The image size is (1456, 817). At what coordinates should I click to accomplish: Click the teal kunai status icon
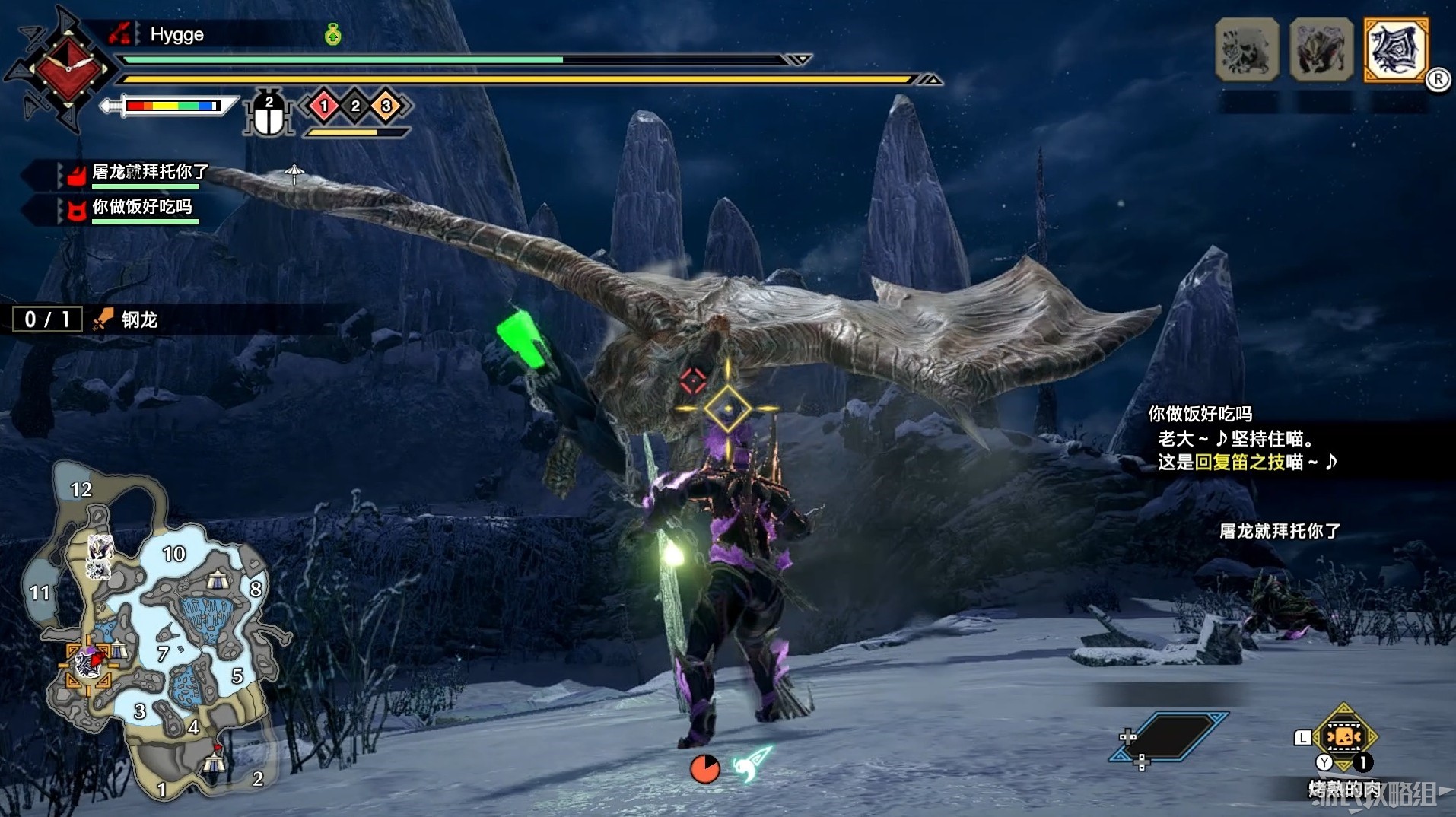[x=752, y=764]
